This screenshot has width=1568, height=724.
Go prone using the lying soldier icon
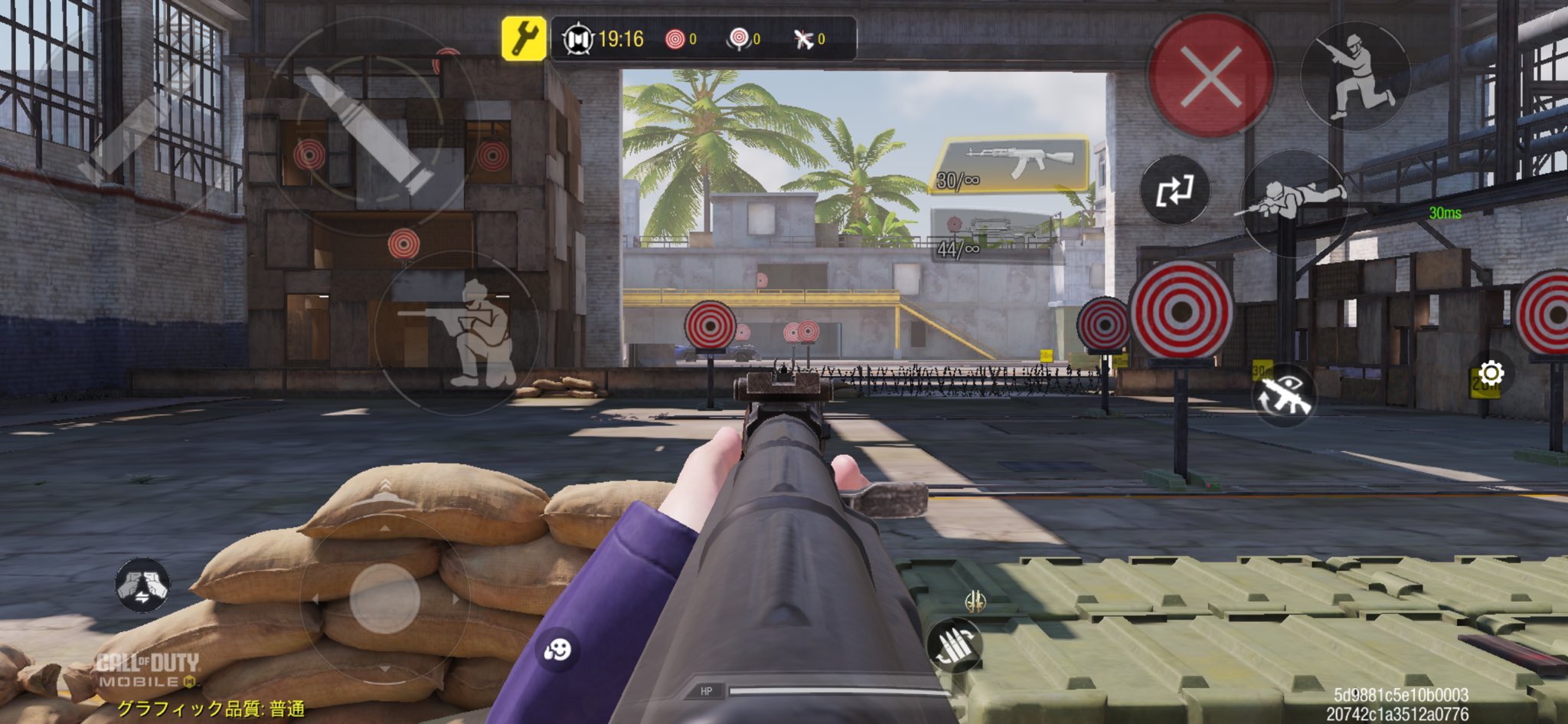coord(1292,201)
